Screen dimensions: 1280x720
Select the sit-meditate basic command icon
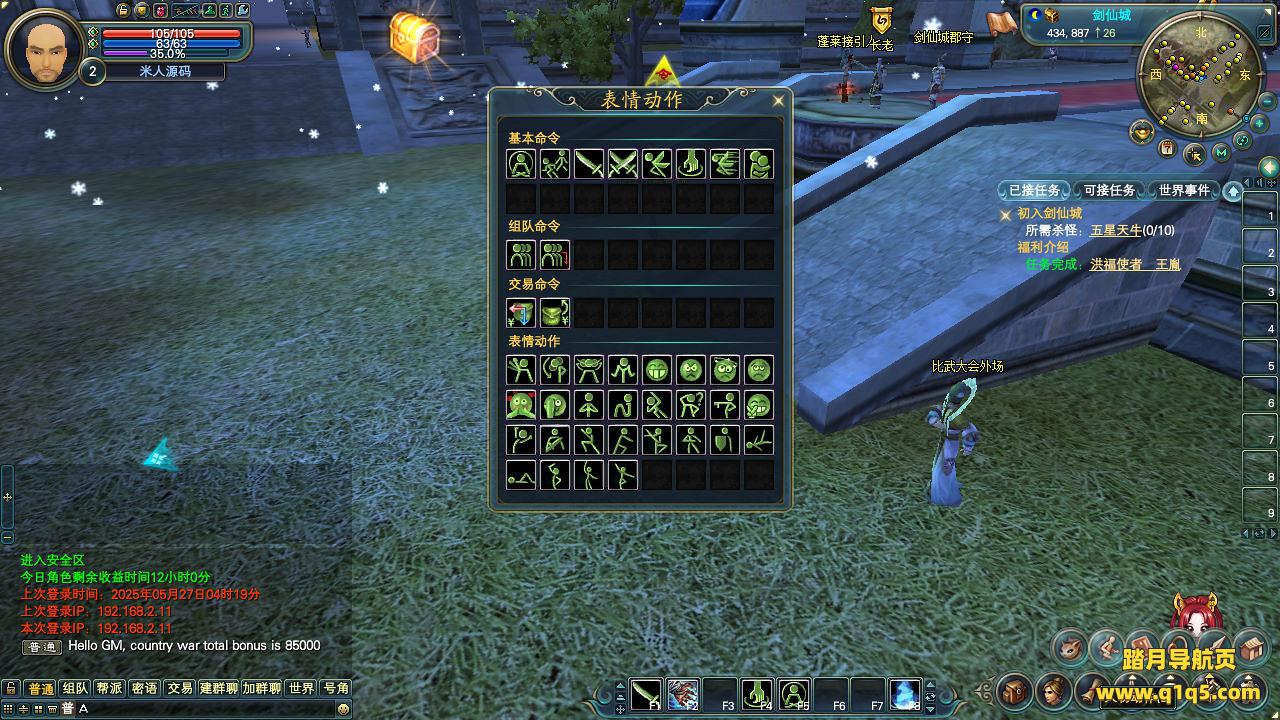coord(521,164)
